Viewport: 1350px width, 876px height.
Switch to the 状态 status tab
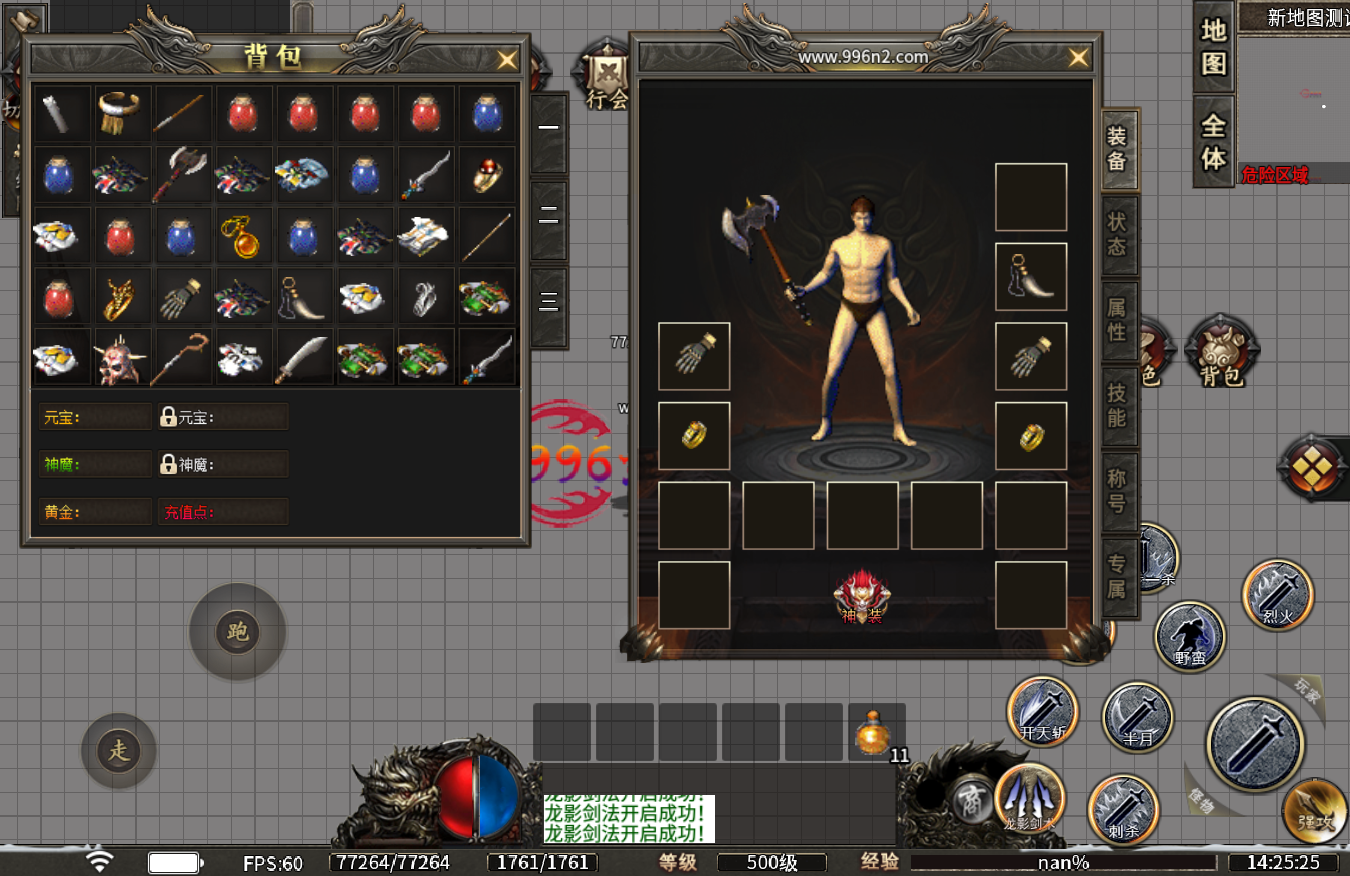click(x=1117, y=233)
